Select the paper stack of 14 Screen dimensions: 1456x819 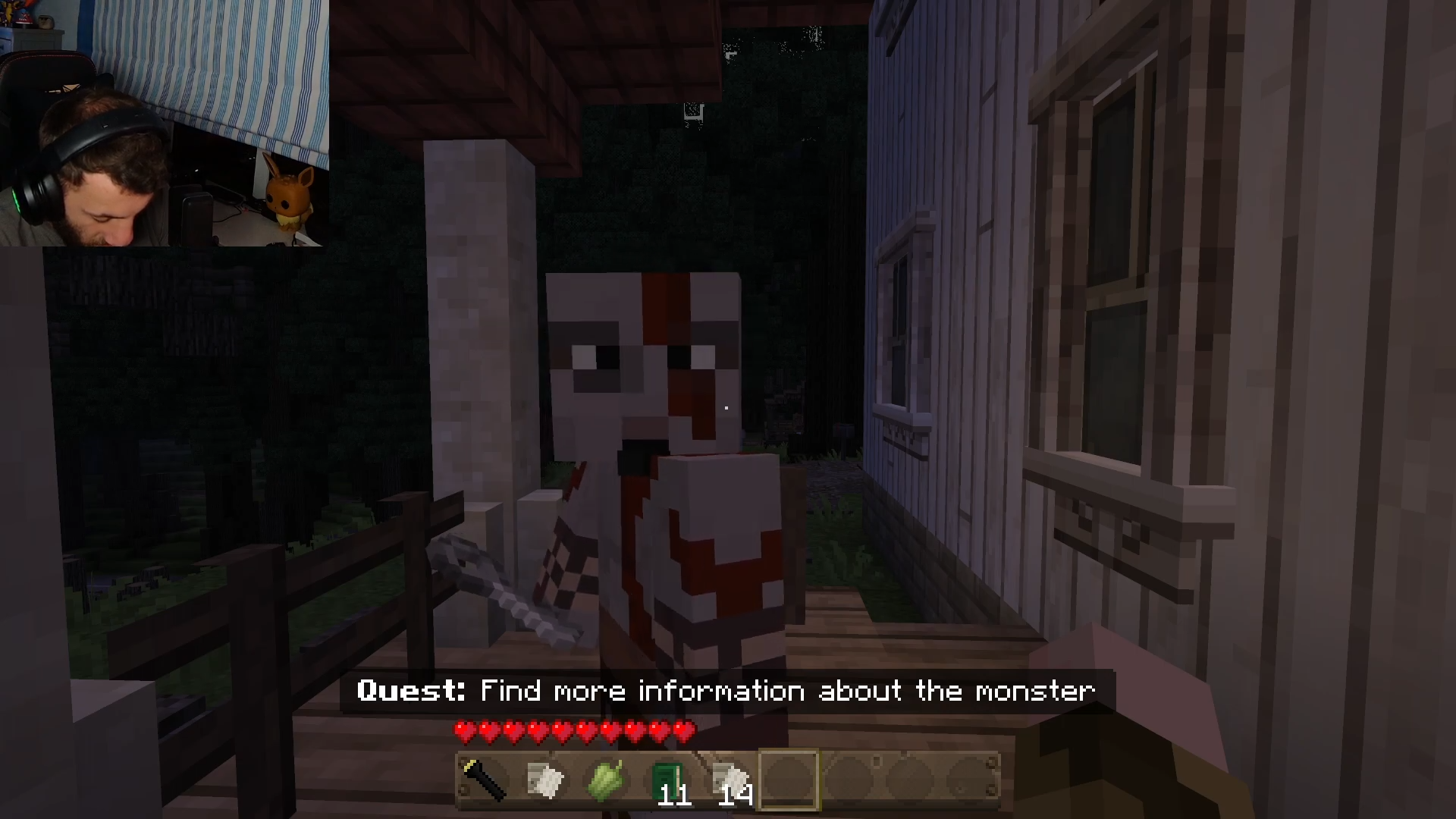point(730,780)
